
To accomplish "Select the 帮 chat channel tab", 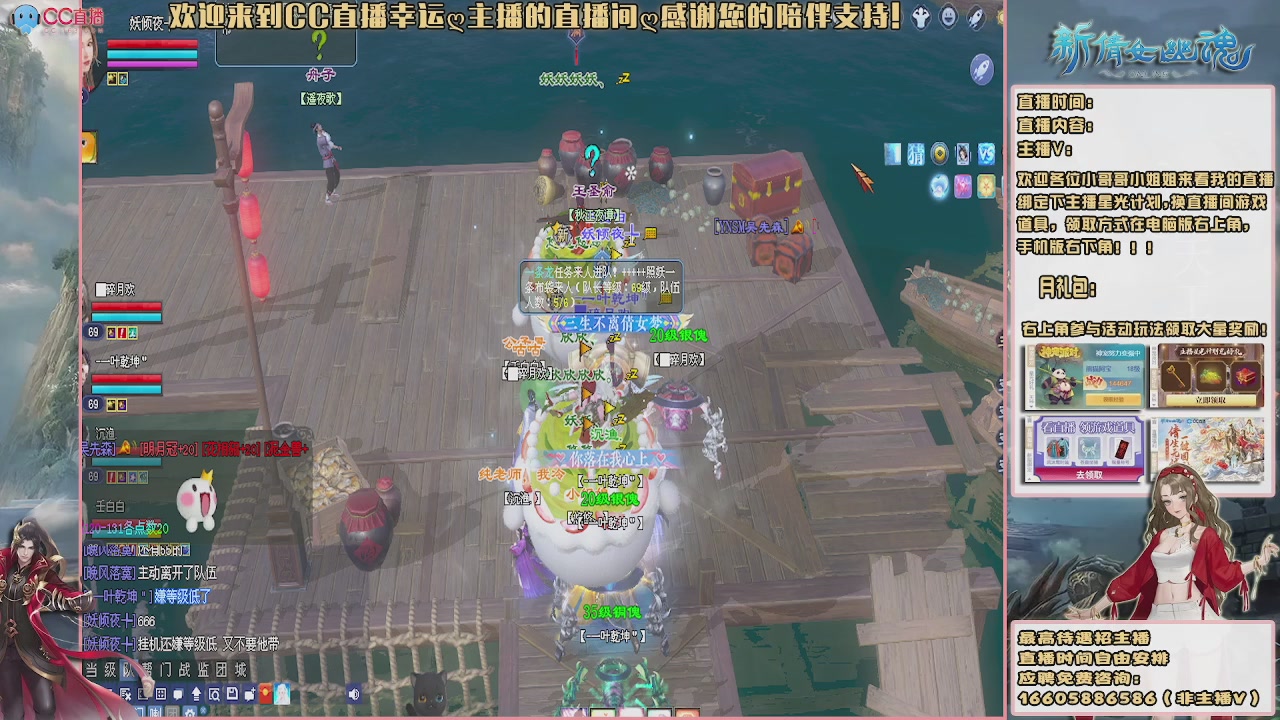I will pyautogui.click(x=146, y=669).
